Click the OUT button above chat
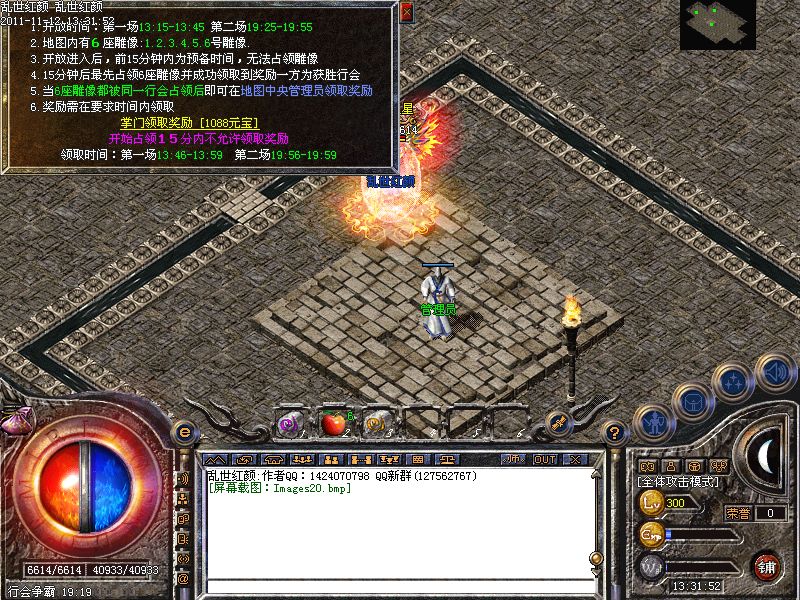This screenshot has height=600, width=800. (545, 459)
